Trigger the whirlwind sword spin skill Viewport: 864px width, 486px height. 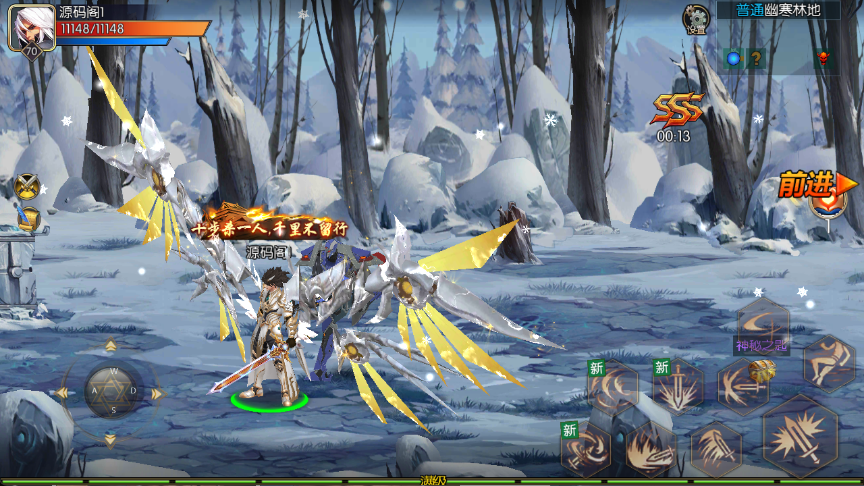point(586,447)
